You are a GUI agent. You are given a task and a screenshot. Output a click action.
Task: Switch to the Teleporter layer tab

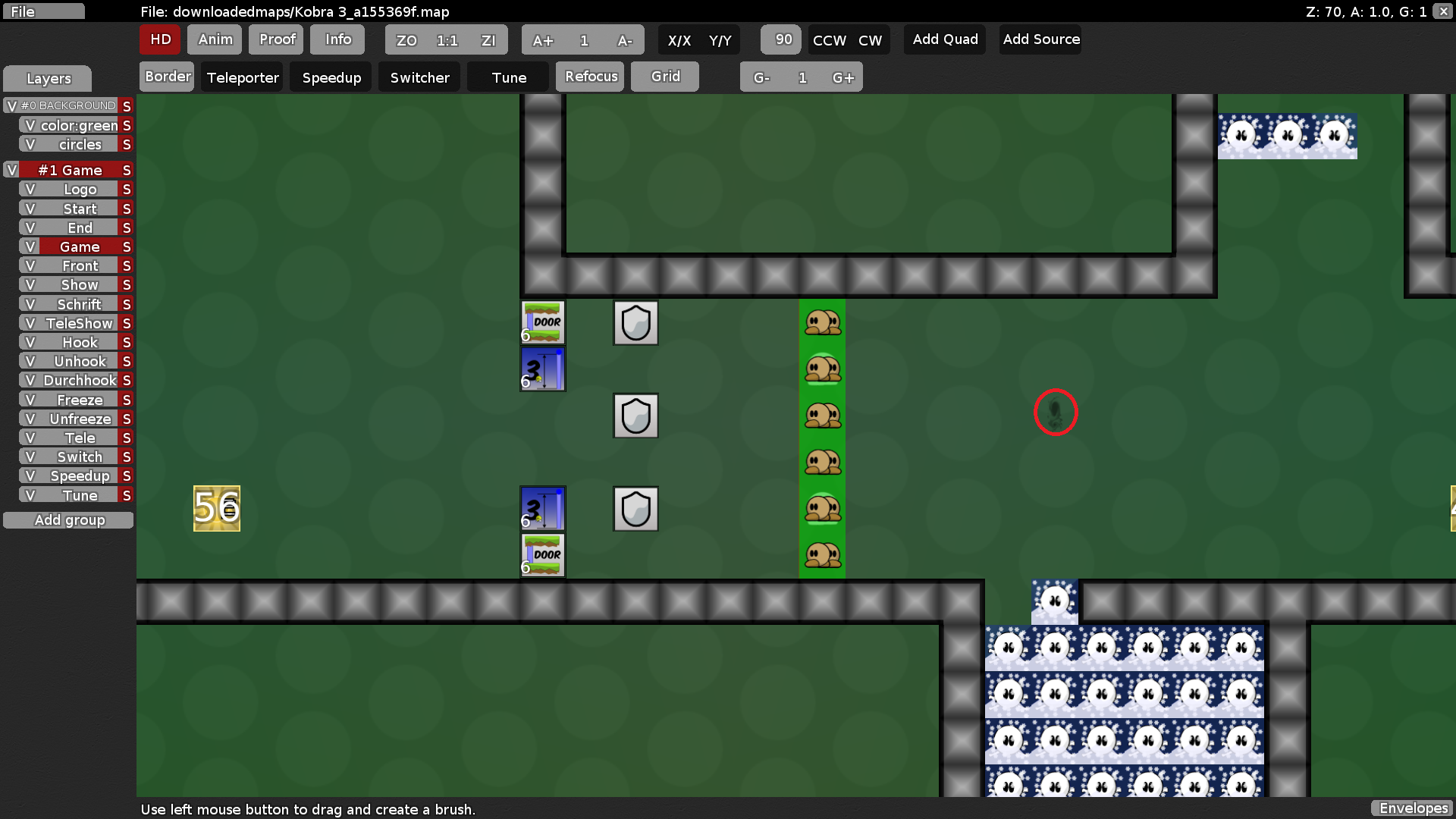tap(241, 77)
